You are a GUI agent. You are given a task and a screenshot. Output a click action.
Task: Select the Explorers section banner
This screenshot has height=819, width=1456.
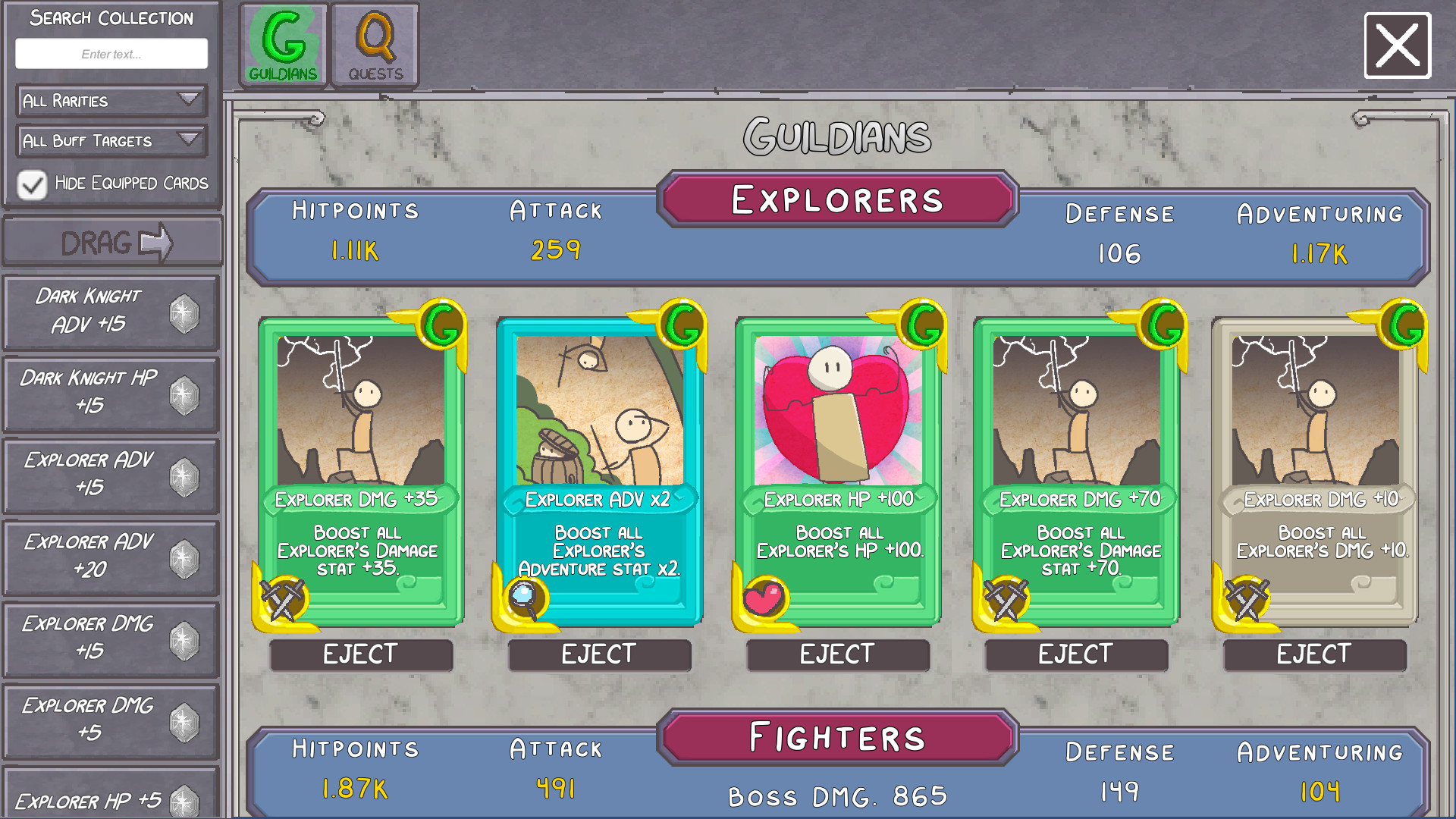(x=836, y=200)
